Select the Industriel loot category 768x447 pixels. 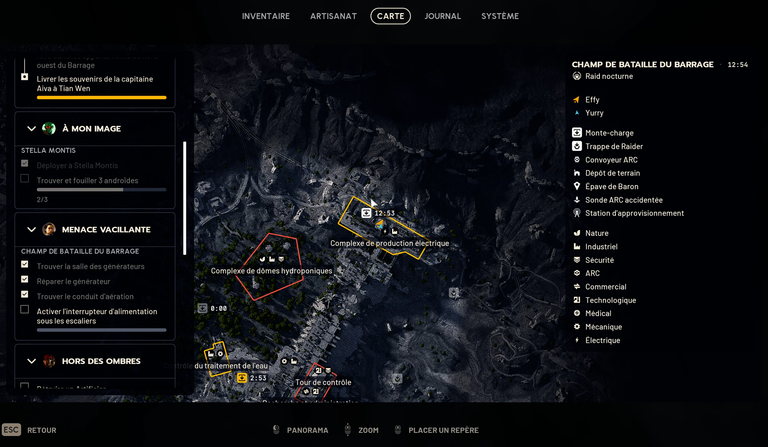click(x=601, y=246)
